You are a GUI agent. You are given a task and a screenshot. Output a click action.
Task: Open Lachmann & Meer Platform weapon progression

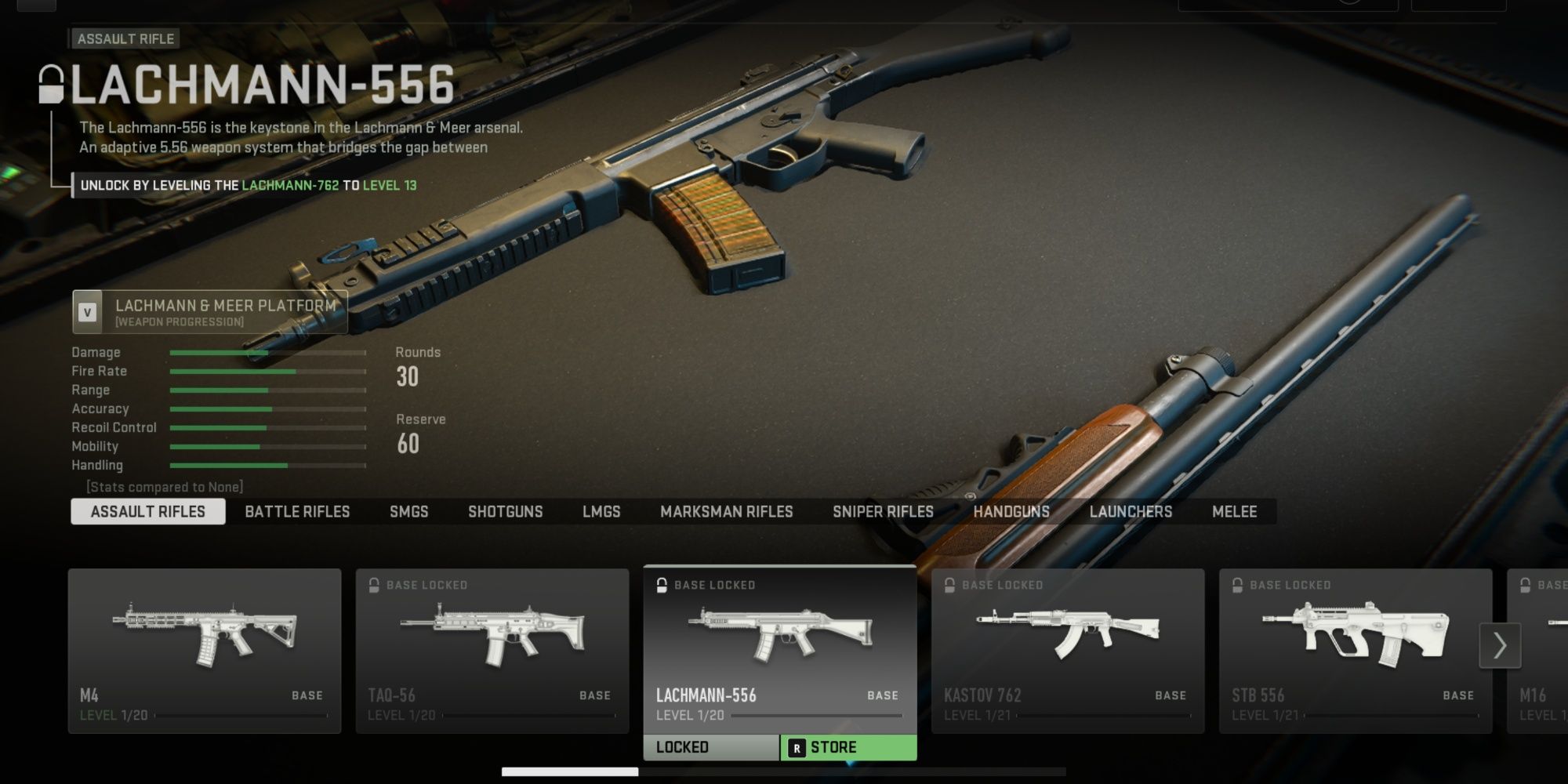click(210, 312)
